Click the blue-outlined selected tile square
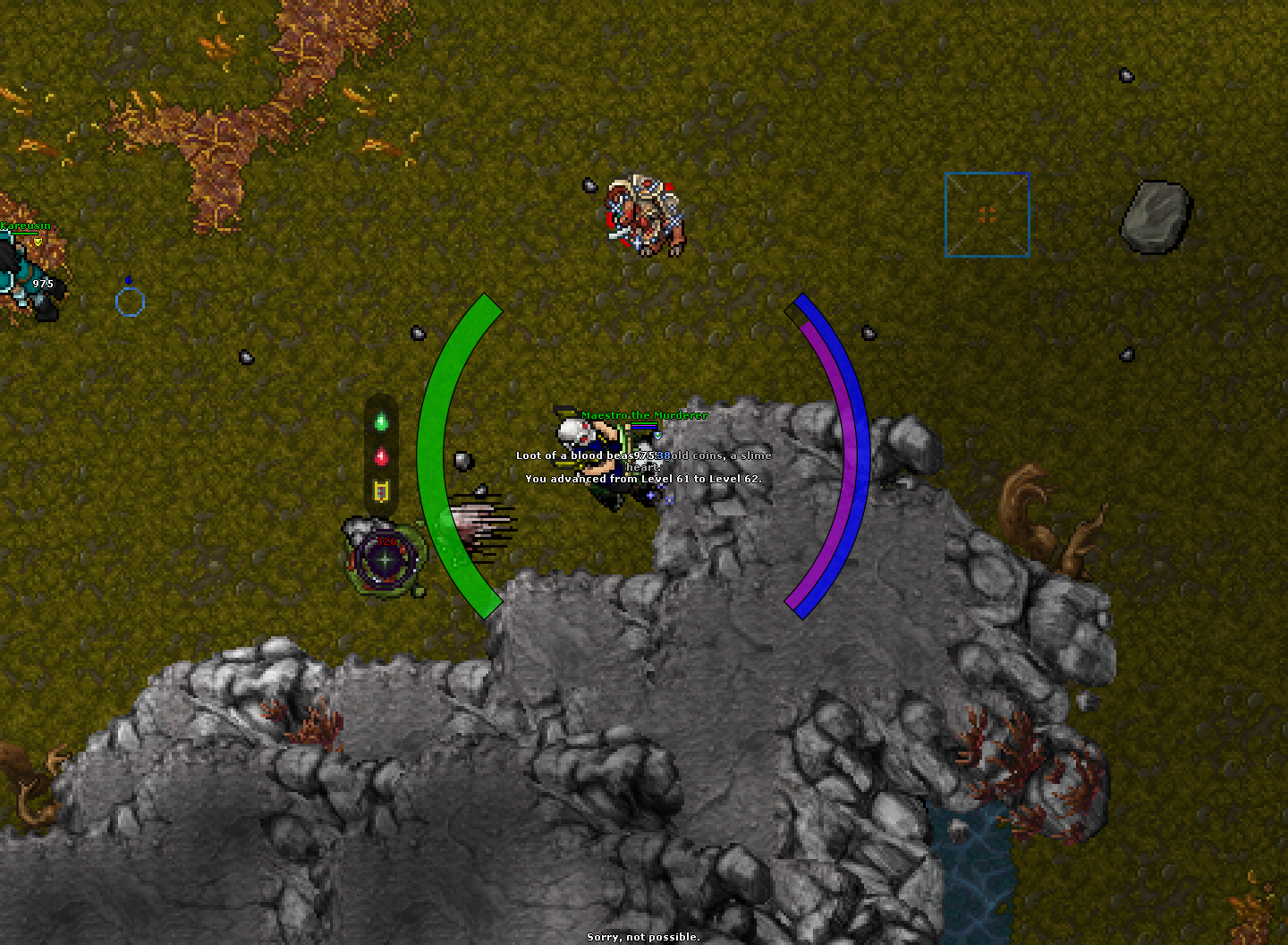 tap(987, 215)
